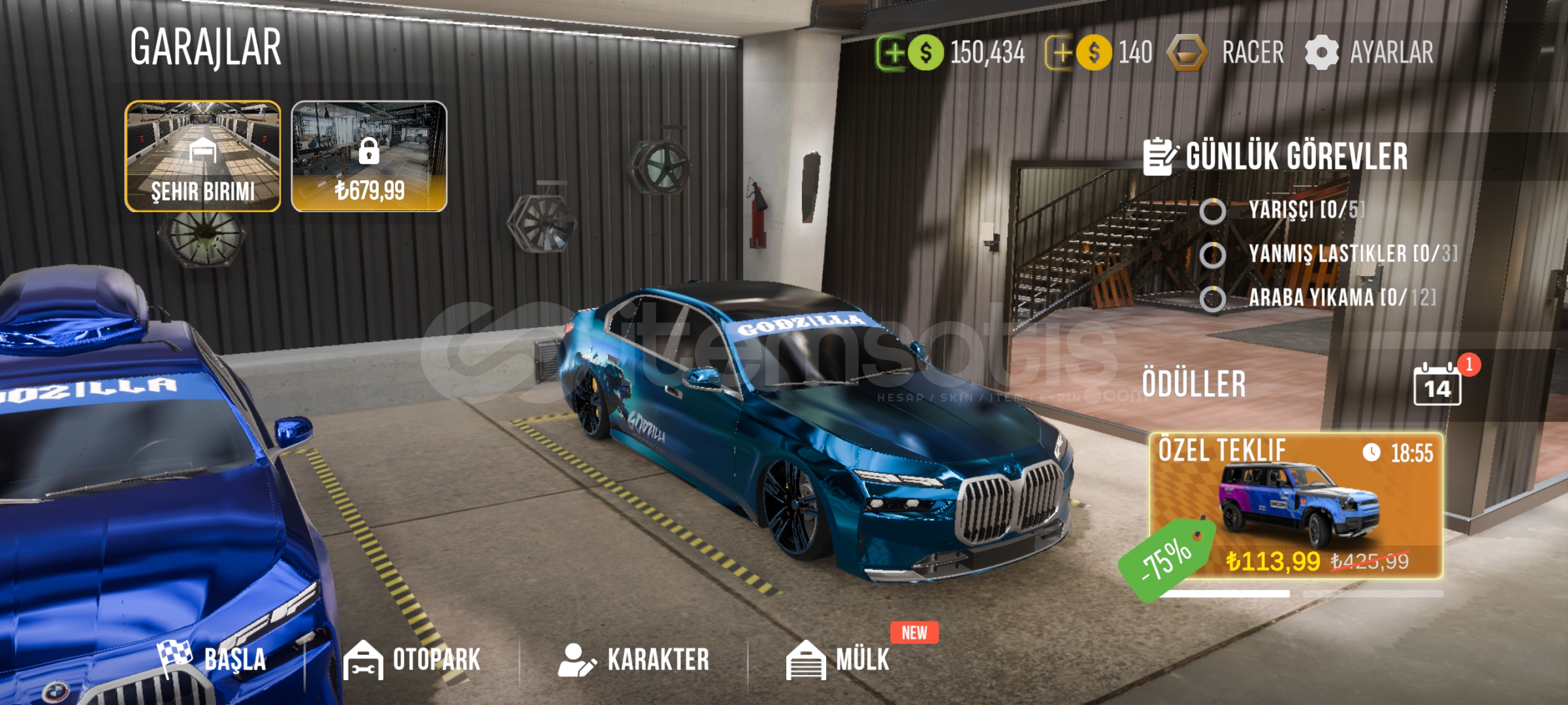Open the Ödüller rewards calendar icon
Image resolution: width=1568 pixels, height=705 pixels.
pyautogui.click(x=1437, y=385)
